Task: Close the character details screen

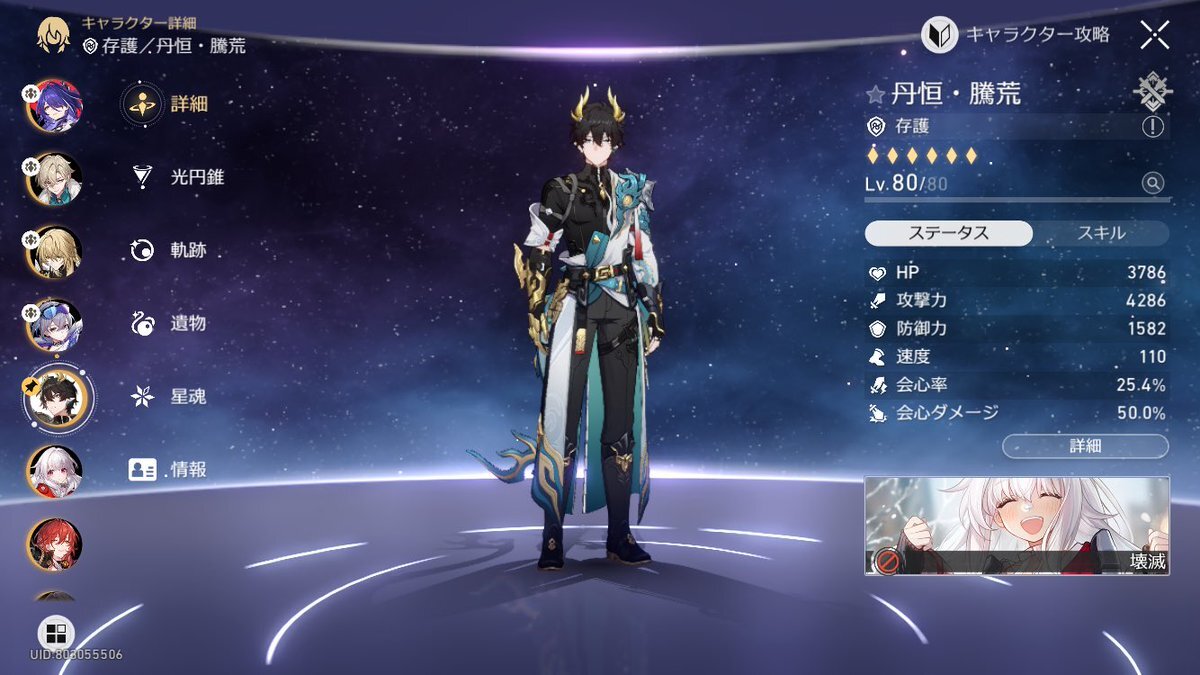Action: [x=1154, y=36]
